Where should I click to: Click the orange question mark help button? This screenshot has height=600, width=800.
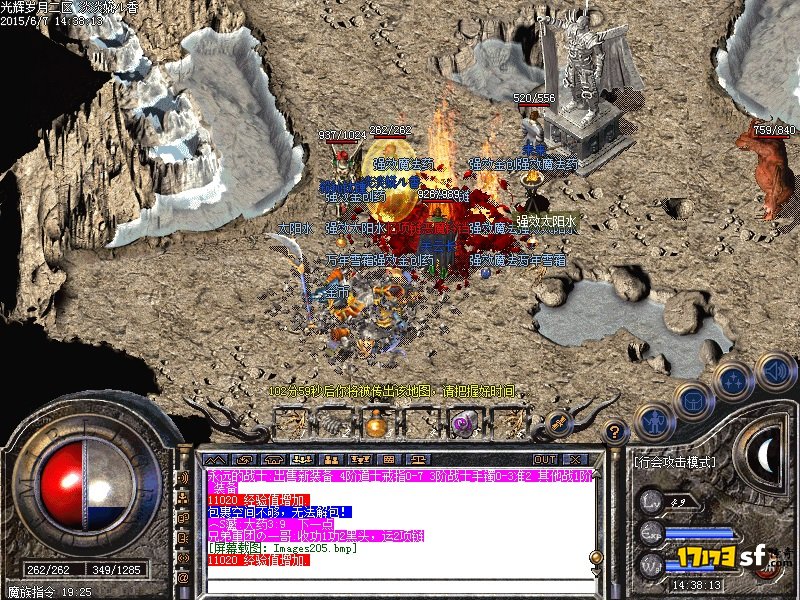point(616,433)
